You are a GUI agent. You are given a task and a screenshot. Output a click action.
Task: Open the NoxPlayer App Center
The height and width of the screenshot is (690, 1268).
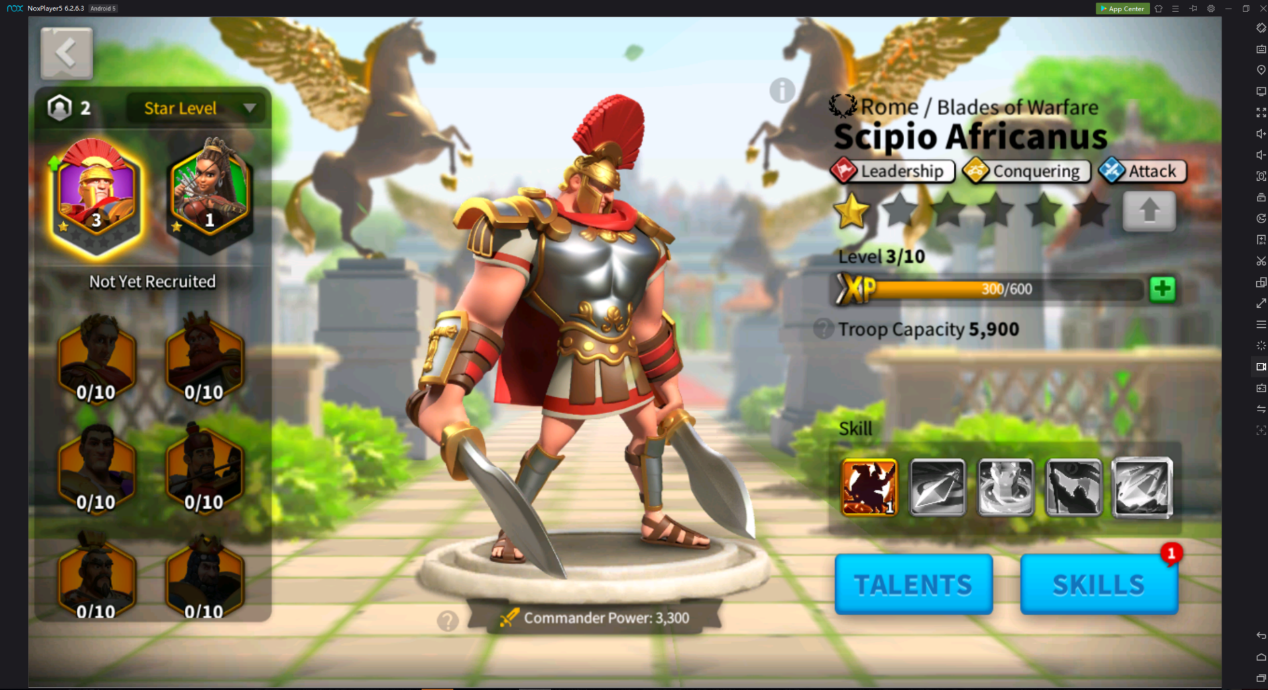coord(1122,8)
